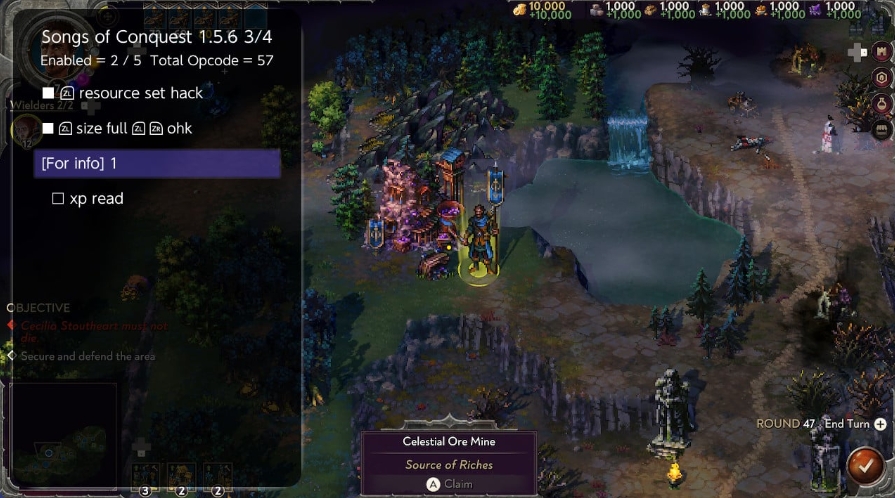Toggle the resource set hack checkbox

48,93
